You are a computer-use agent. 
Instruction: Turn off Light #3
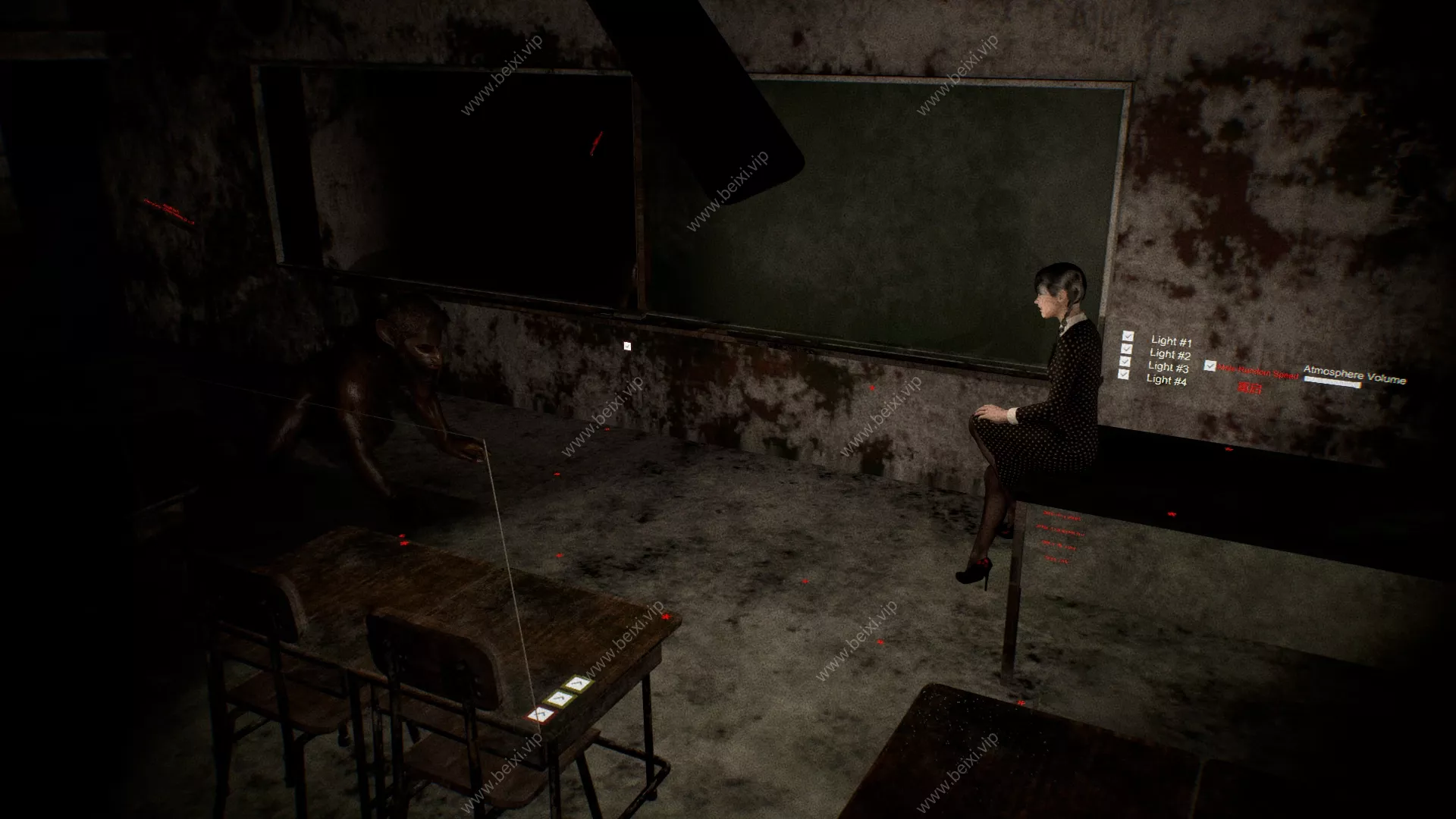1125,362
